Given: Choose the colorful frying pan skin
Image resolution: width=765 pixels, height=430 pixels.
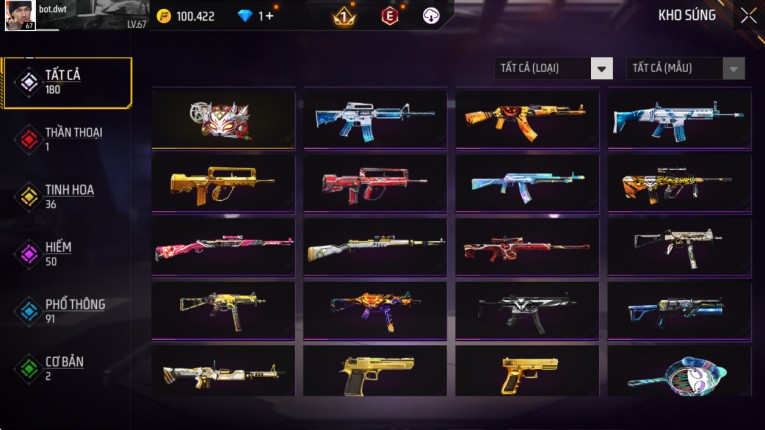Looking at the screenshot, I should [x=679, y=372].
